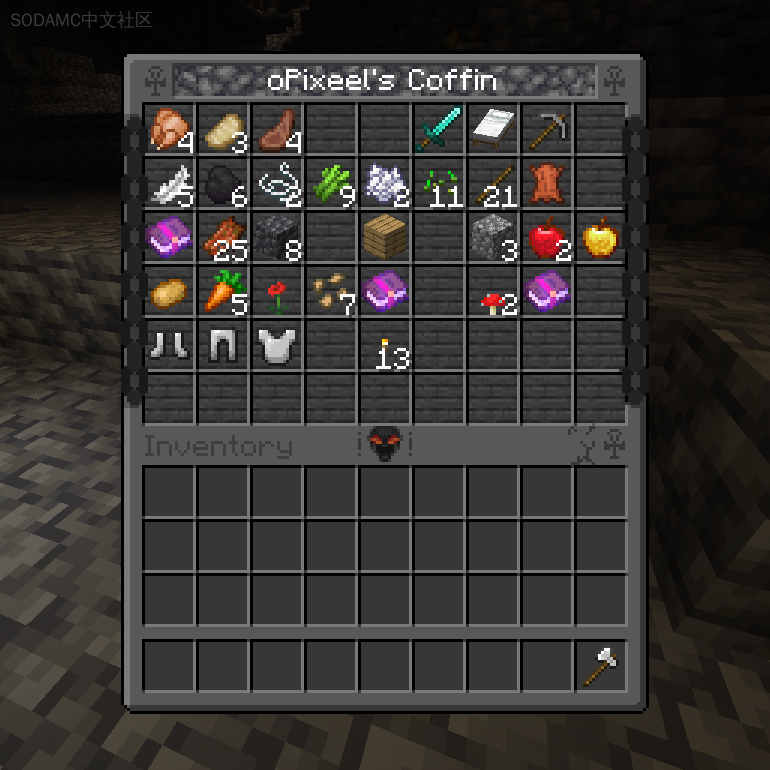Select the stack of 2 red apples
This screenshot has width=770, height=770.
click(x=546, y=237)
